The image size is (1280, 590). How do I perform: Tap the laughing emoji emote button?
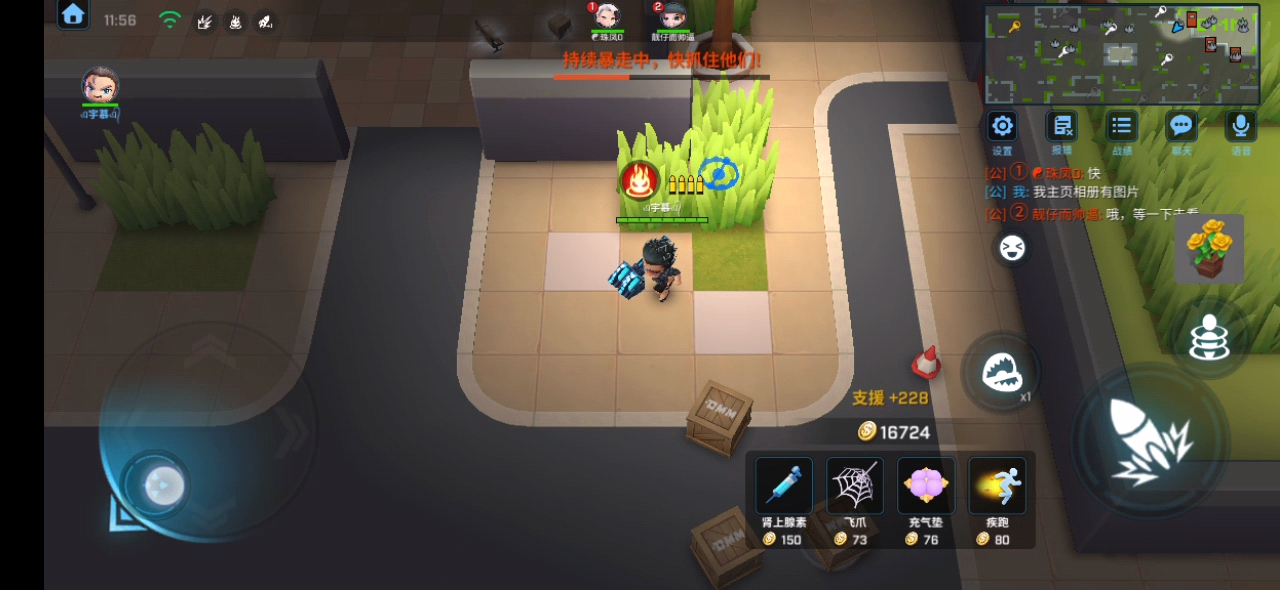(x=1012, y=248)
